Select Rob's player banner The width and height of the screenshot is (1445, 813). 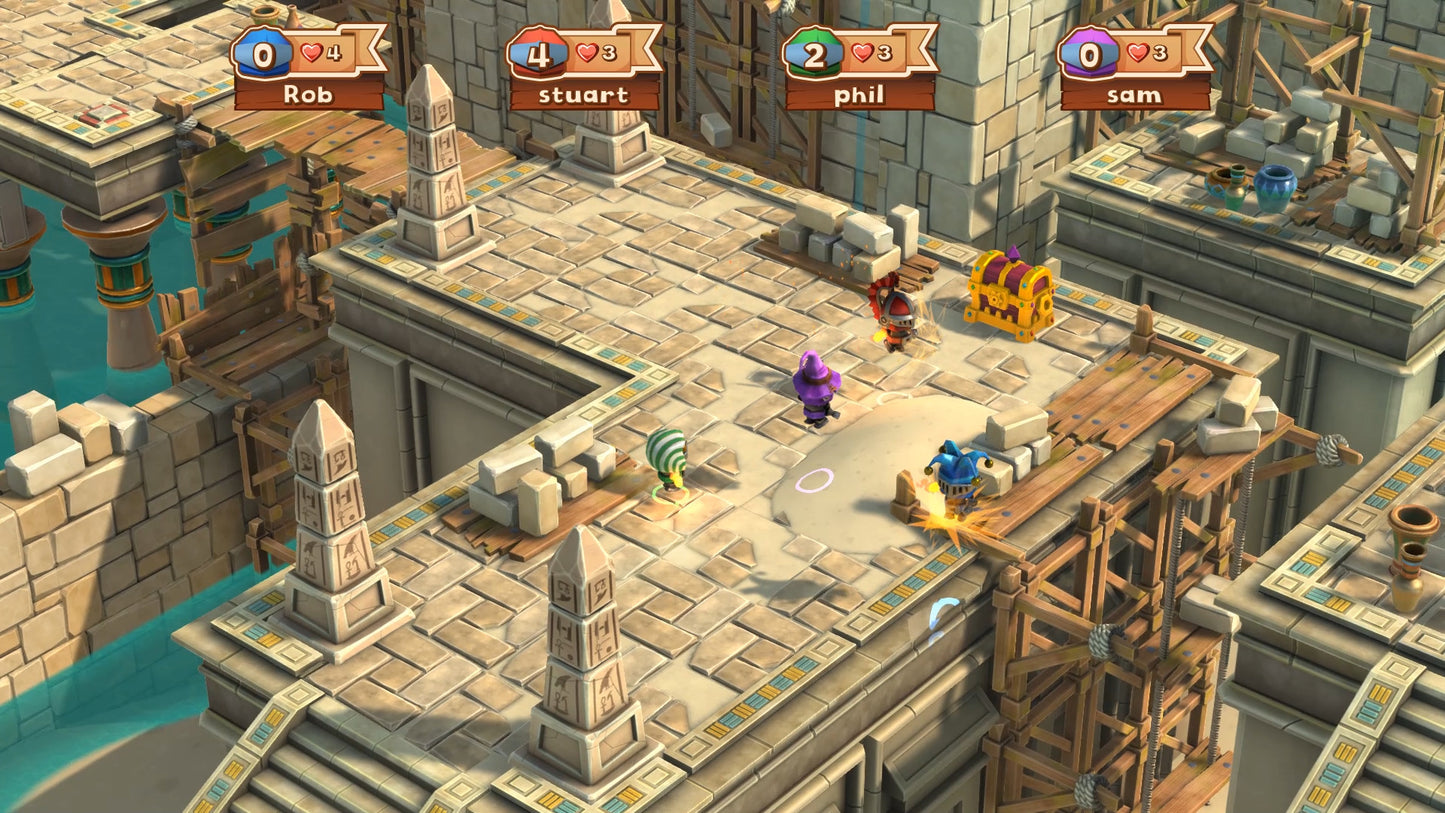(308, 68)
